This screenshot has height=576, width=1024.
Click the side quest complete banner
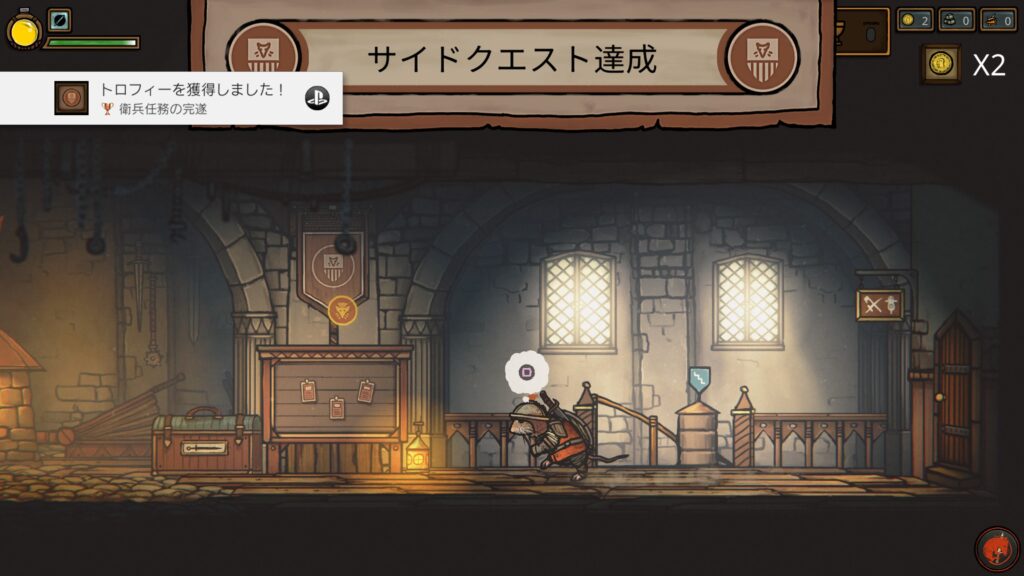(x=512, y=58)
